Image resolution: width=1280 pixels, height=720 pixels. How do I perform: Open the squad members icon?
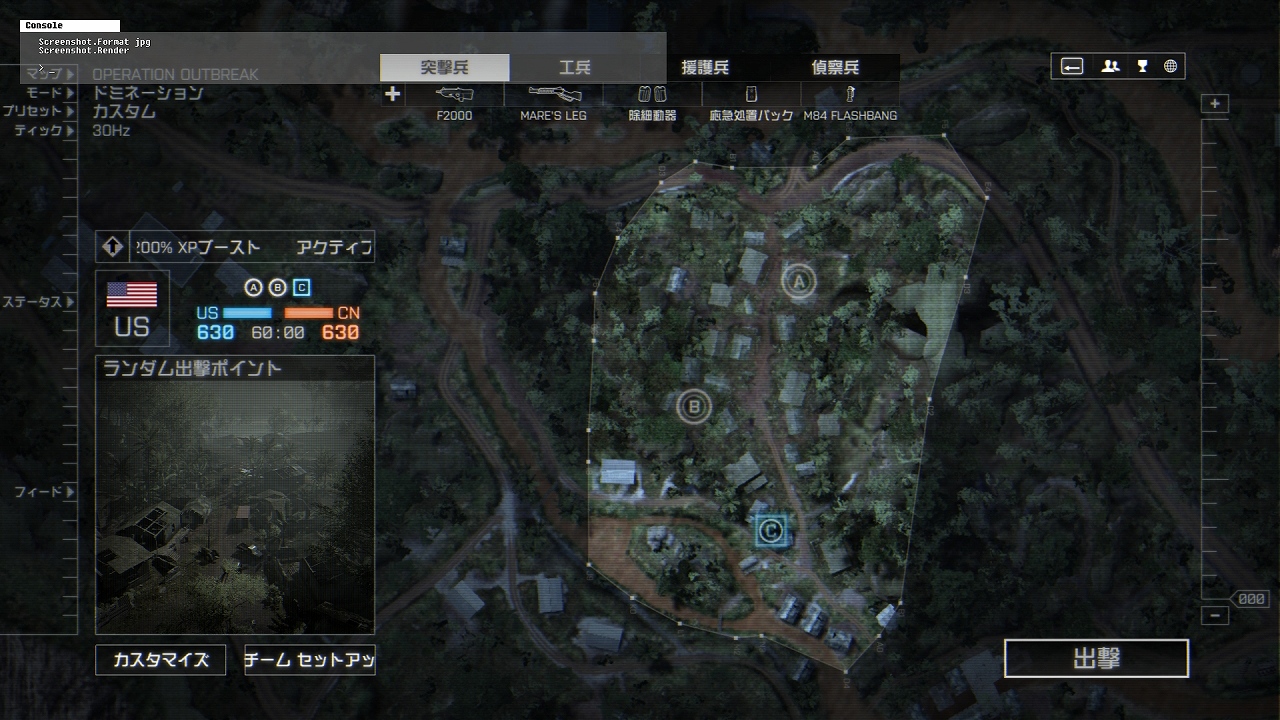(x=1110, y=67)
